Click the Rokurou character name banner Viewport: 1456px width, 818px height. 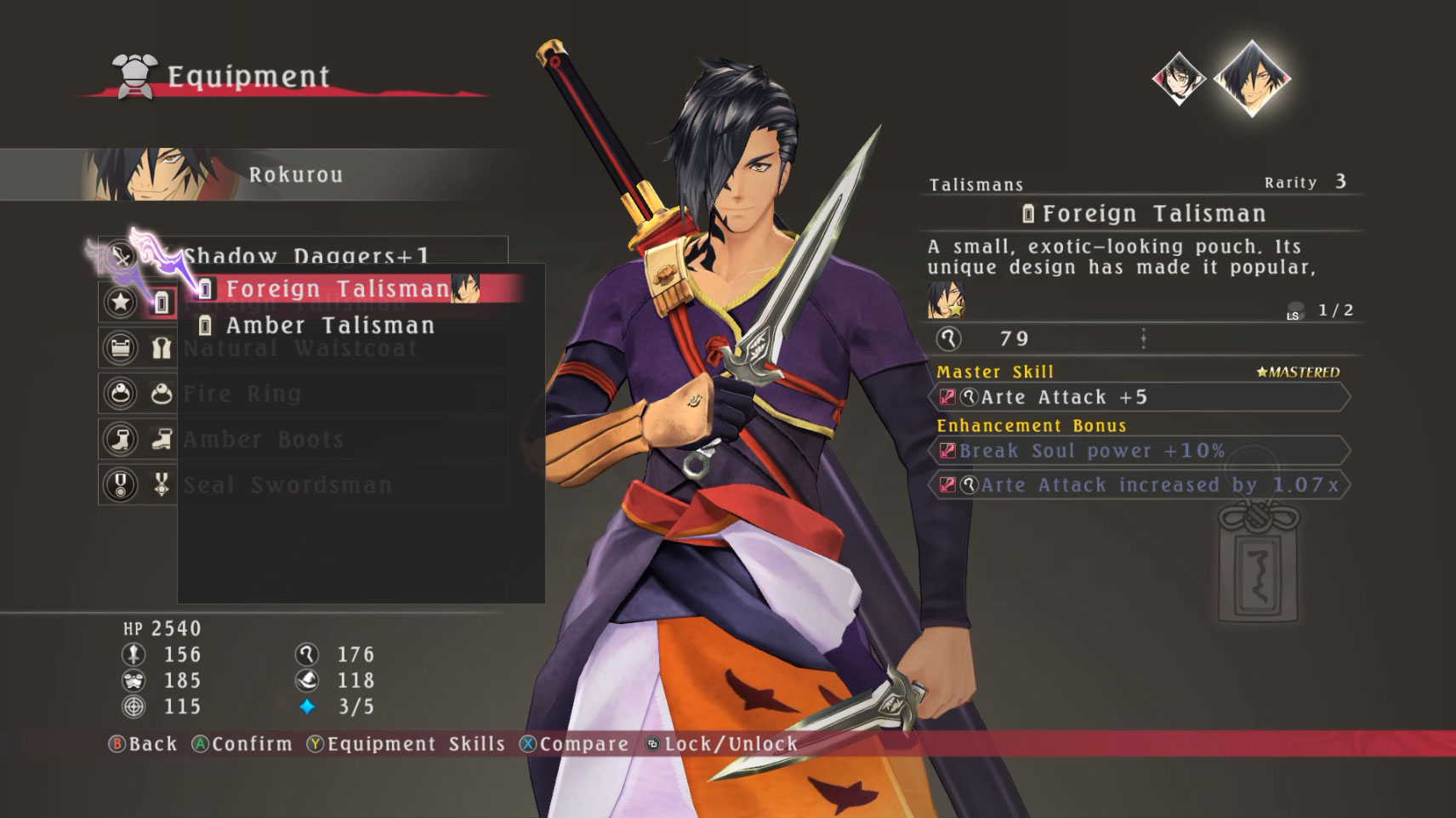point(295,175)
